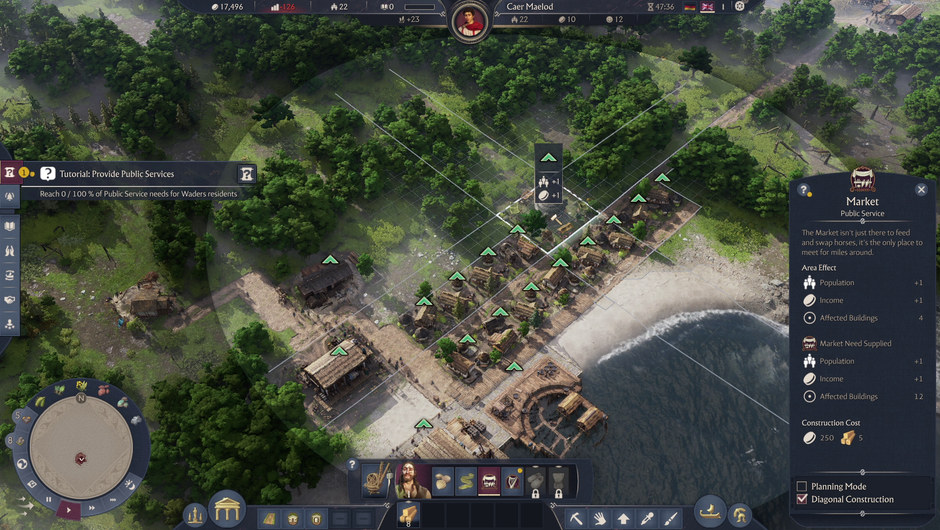Pause the game from the minimap controls
This screenshot has height=530, width=940.
48,500
